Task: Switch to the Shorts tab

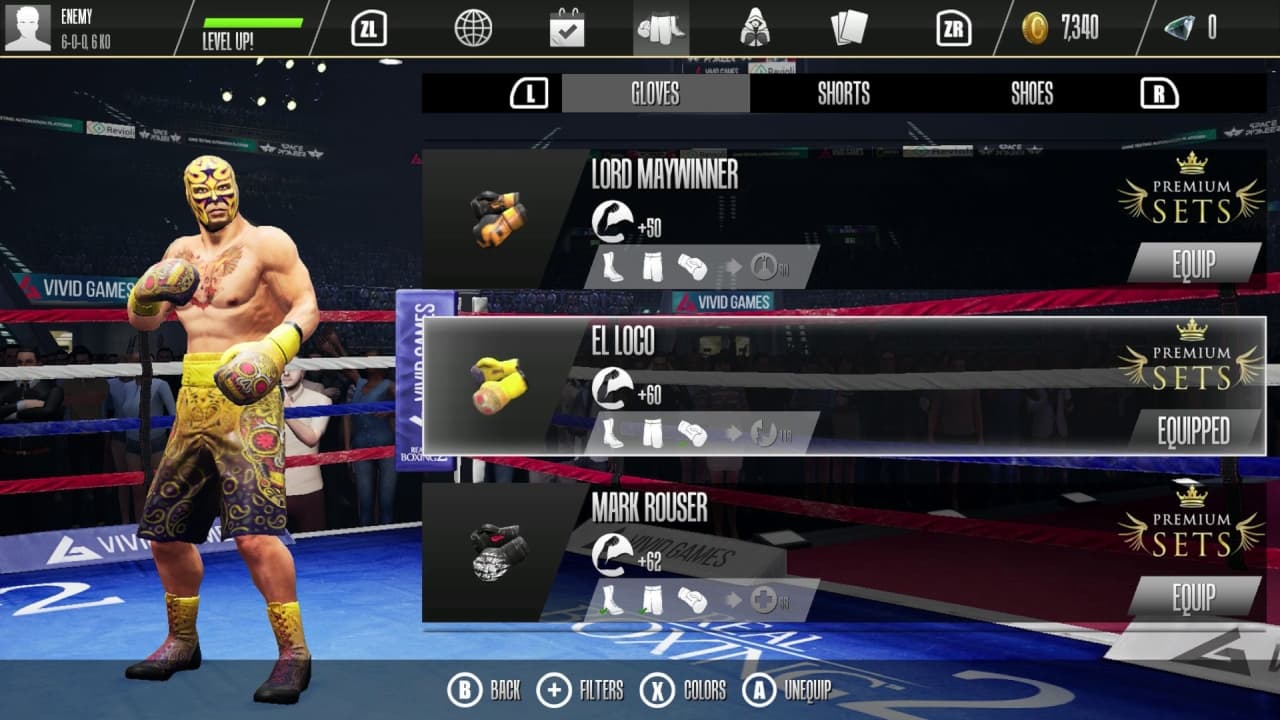Action: (x=843, y=94)
